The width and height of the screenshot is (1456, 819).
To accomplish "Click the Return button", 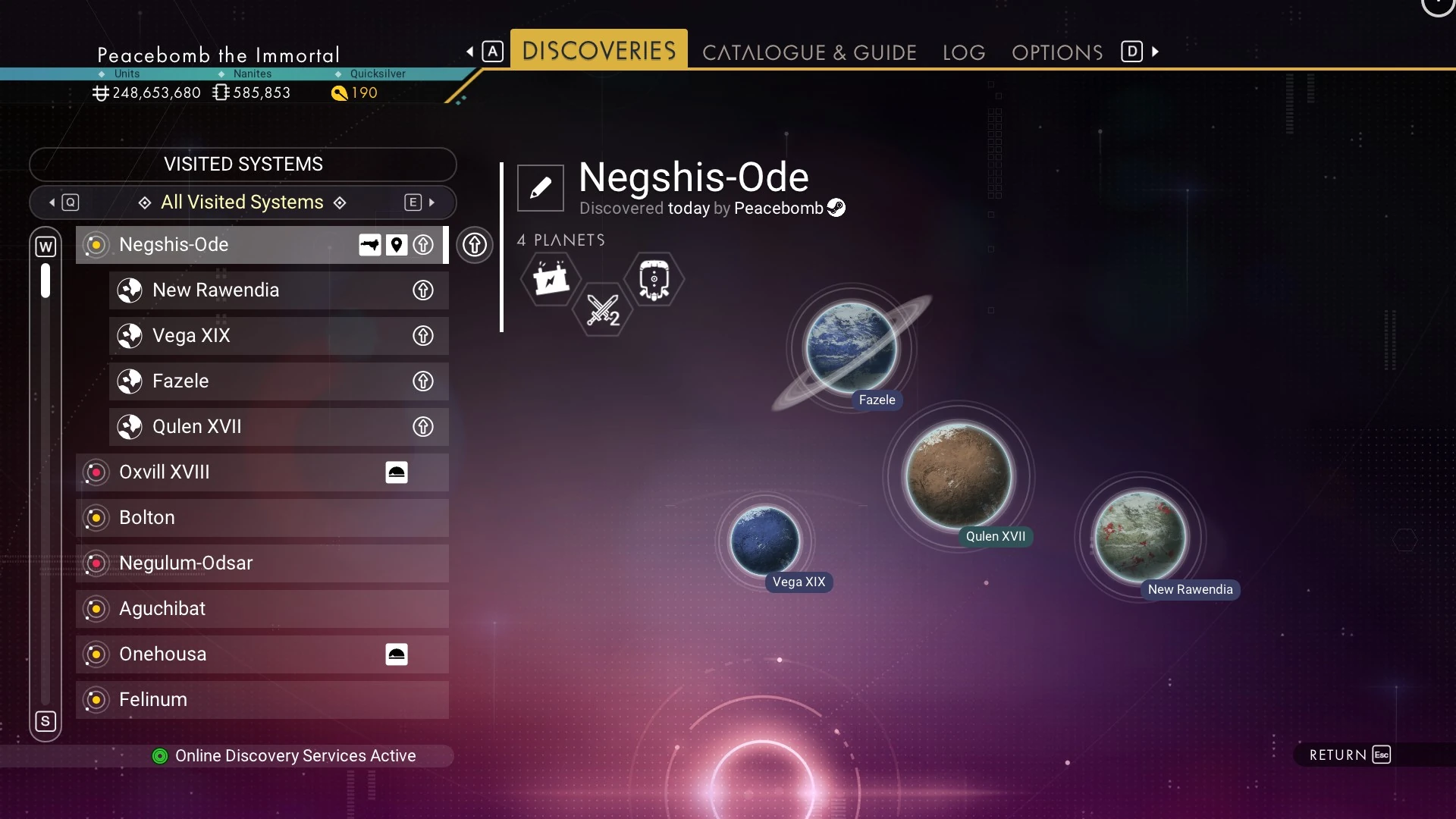I will [1350, 755].
